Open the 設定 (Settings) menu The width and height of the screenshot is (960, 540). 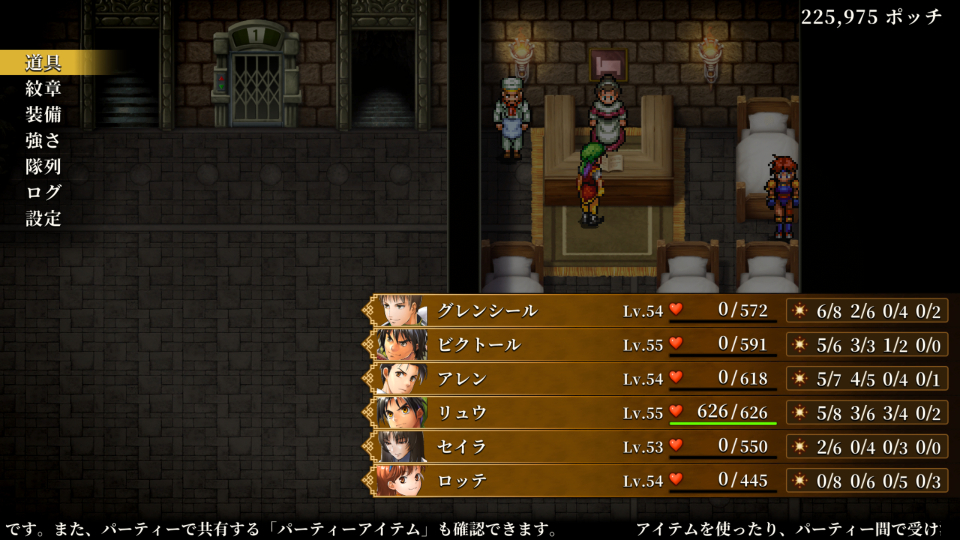tap(44, 219)
